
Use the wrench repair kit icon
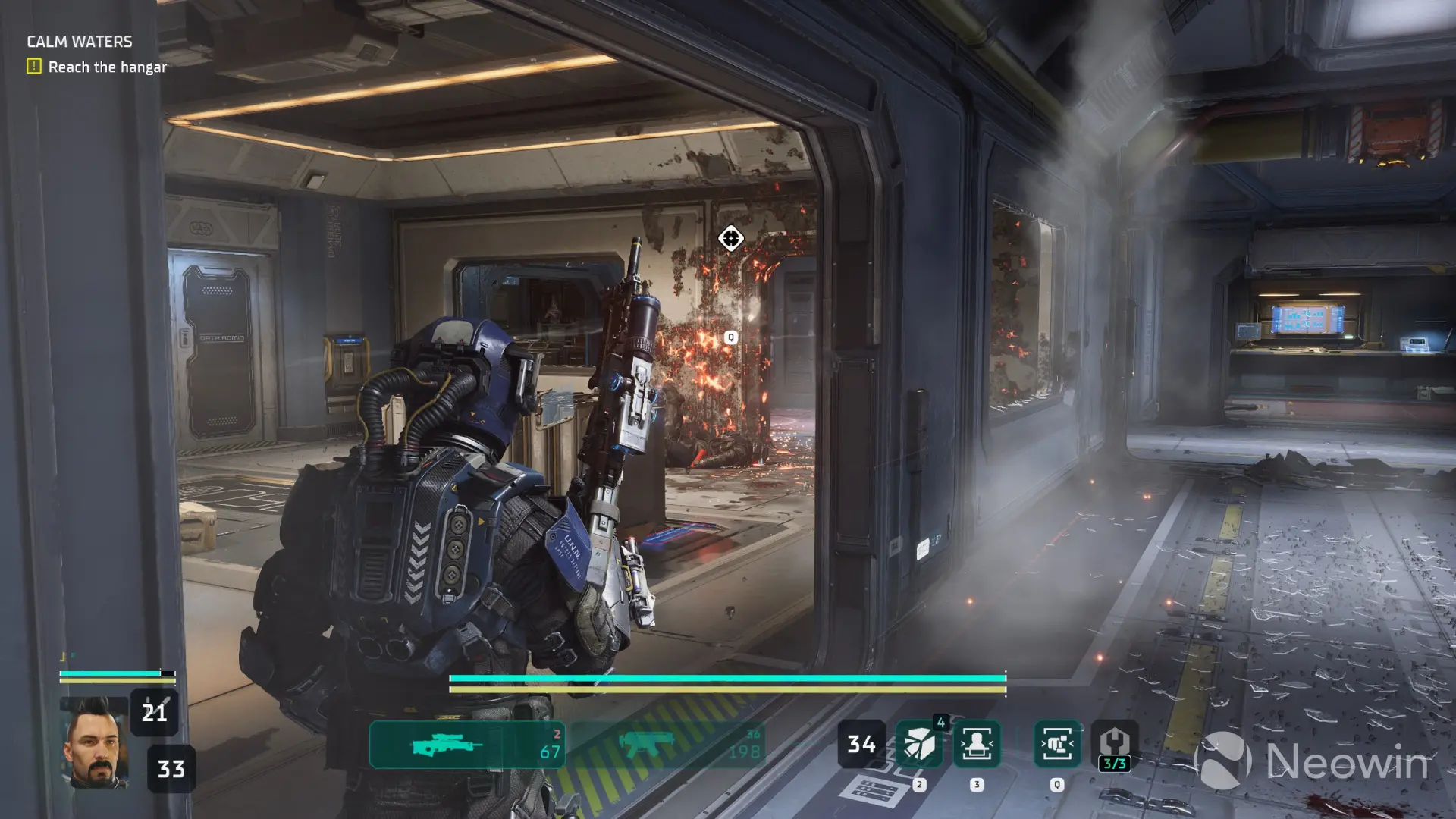(x=1114, y=745)
